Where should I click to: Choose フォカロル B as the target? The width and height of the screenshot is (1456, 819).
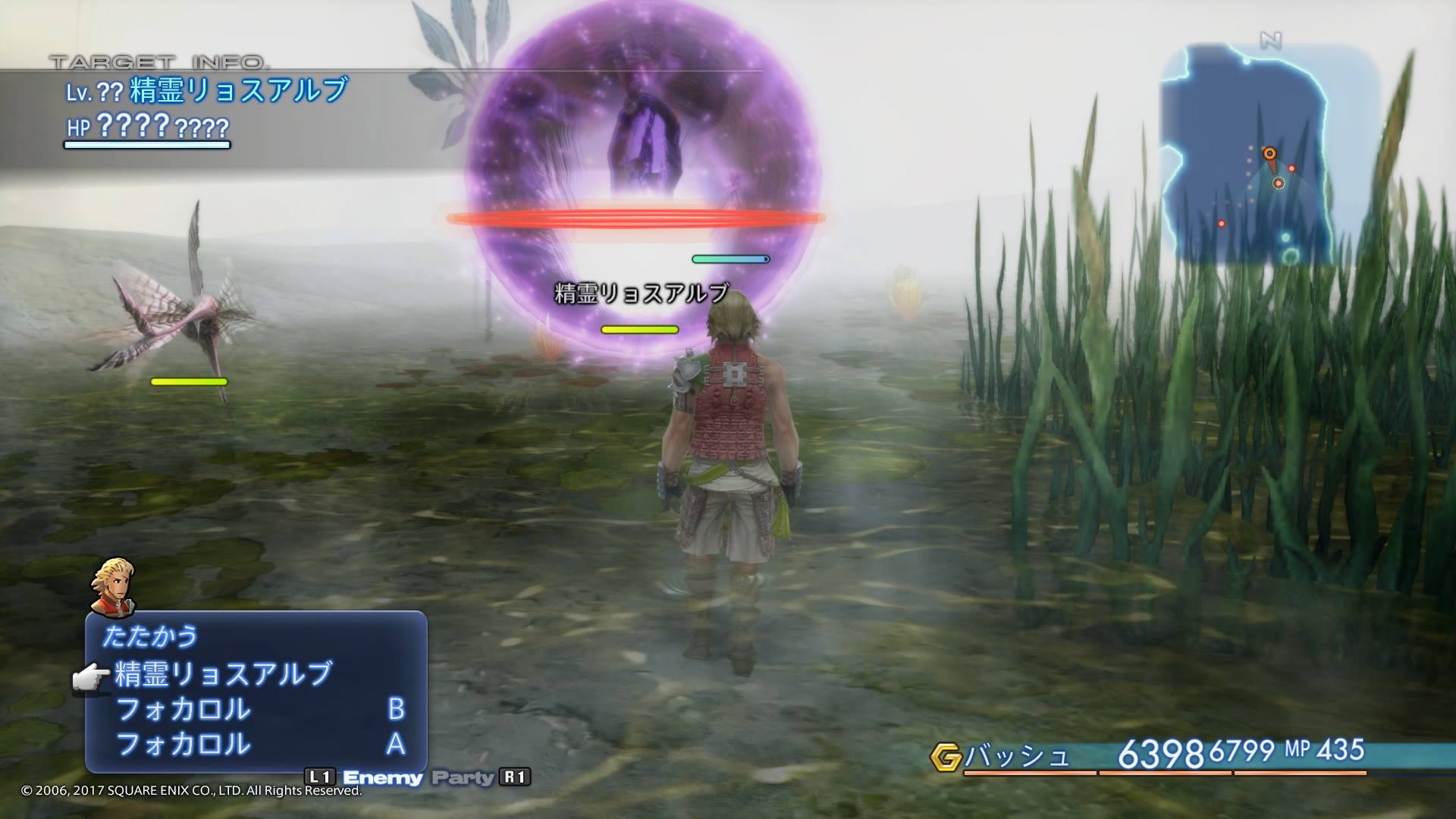click(x=258, y=709)
